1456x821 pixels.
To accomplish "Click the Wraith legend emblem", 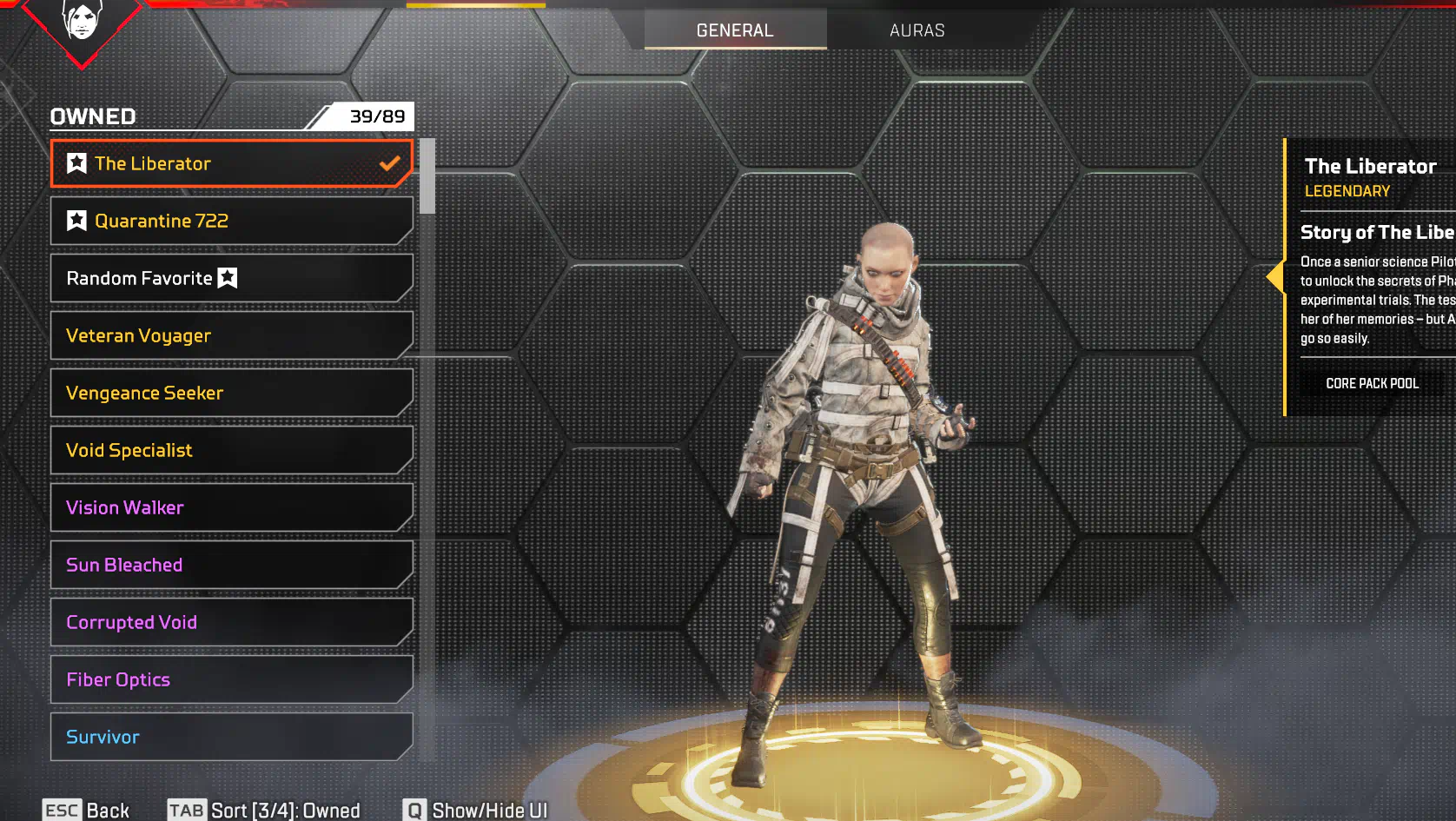I will pyautogui.click(x=82, y=23).
